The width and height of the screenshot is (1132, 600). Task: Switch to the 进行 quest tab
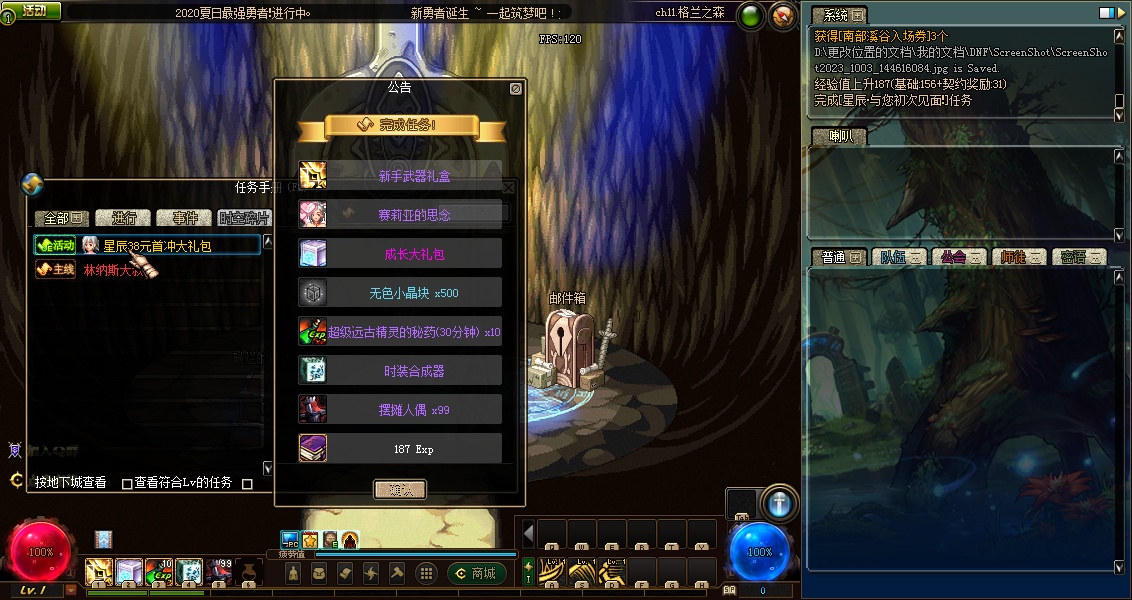(x=125, y=218)
